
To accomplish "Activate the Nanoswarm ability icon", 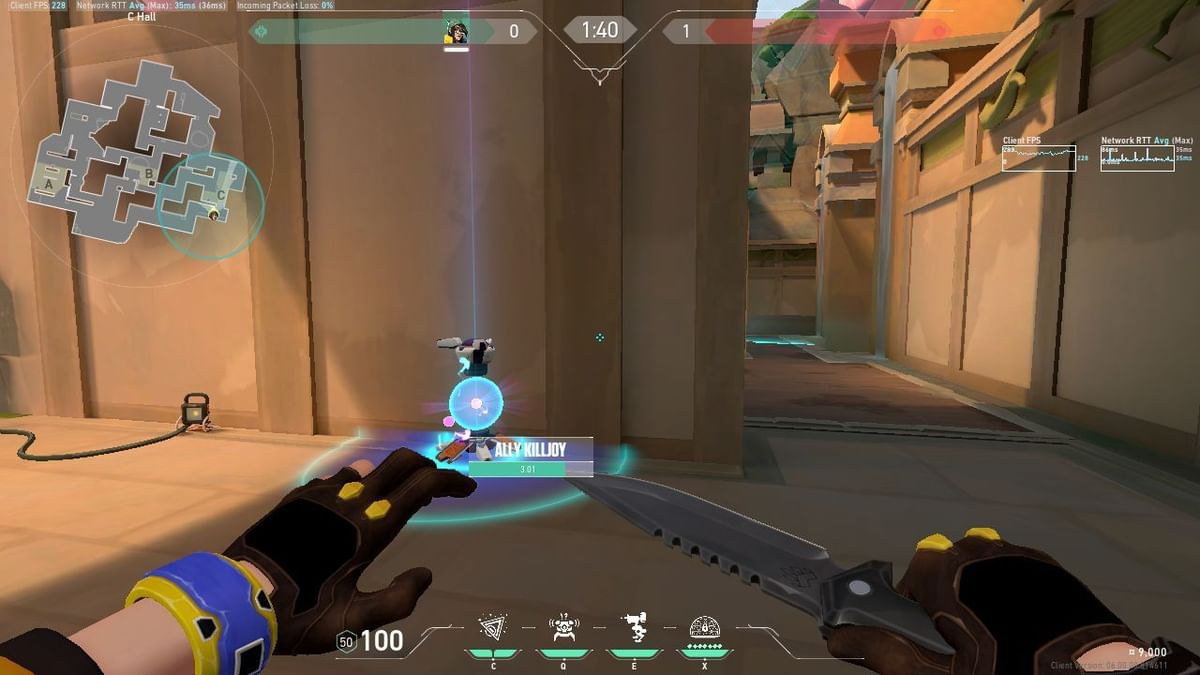I will [x=492, y=628].
